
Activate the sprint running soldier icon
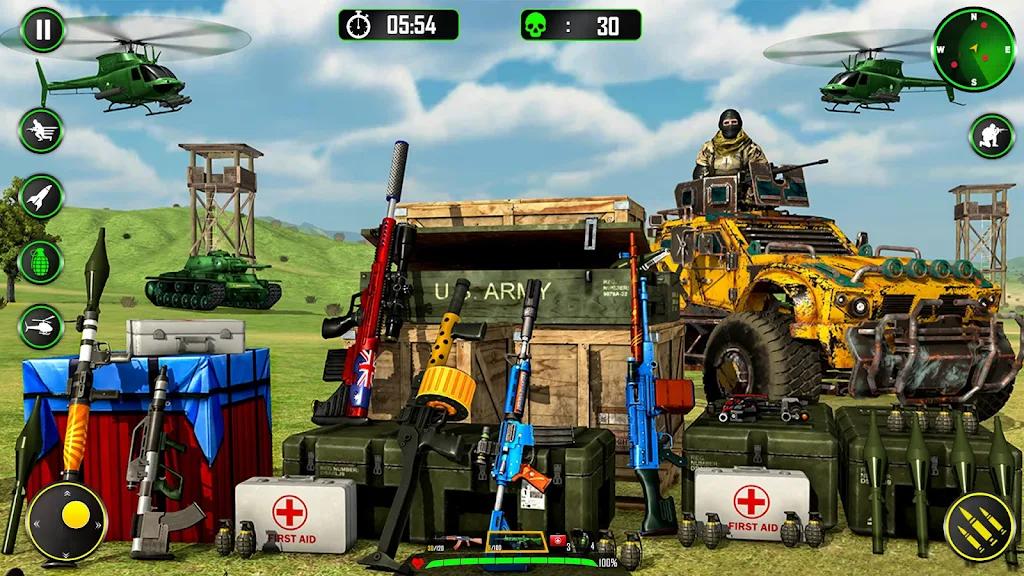(x=41, y=130)
